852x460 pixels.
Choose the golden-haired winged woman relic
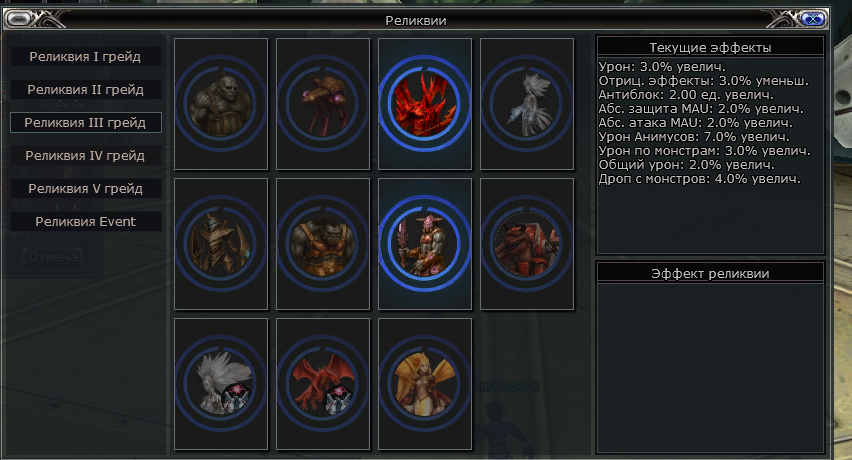pyautogui.click(x=425, y=383)
